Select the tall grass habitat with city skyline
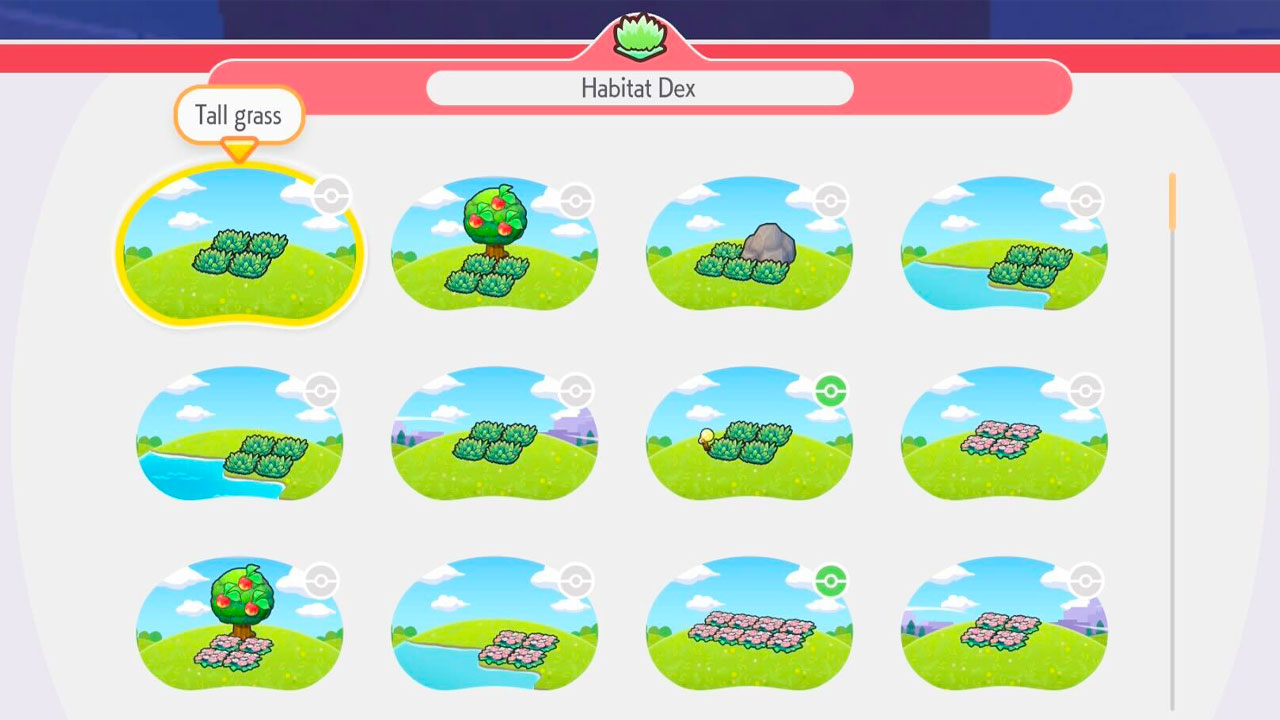The height and width of the screenshot is (720, 1280). point(494,435)
